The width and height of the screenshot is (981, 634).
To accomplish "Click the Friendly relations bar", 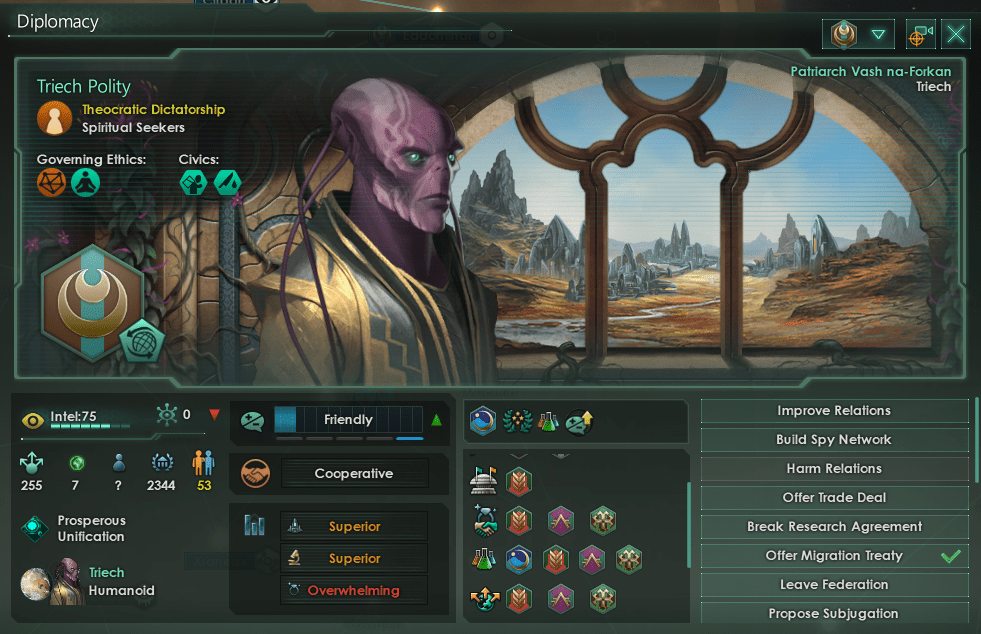I will tap(348, 420).
